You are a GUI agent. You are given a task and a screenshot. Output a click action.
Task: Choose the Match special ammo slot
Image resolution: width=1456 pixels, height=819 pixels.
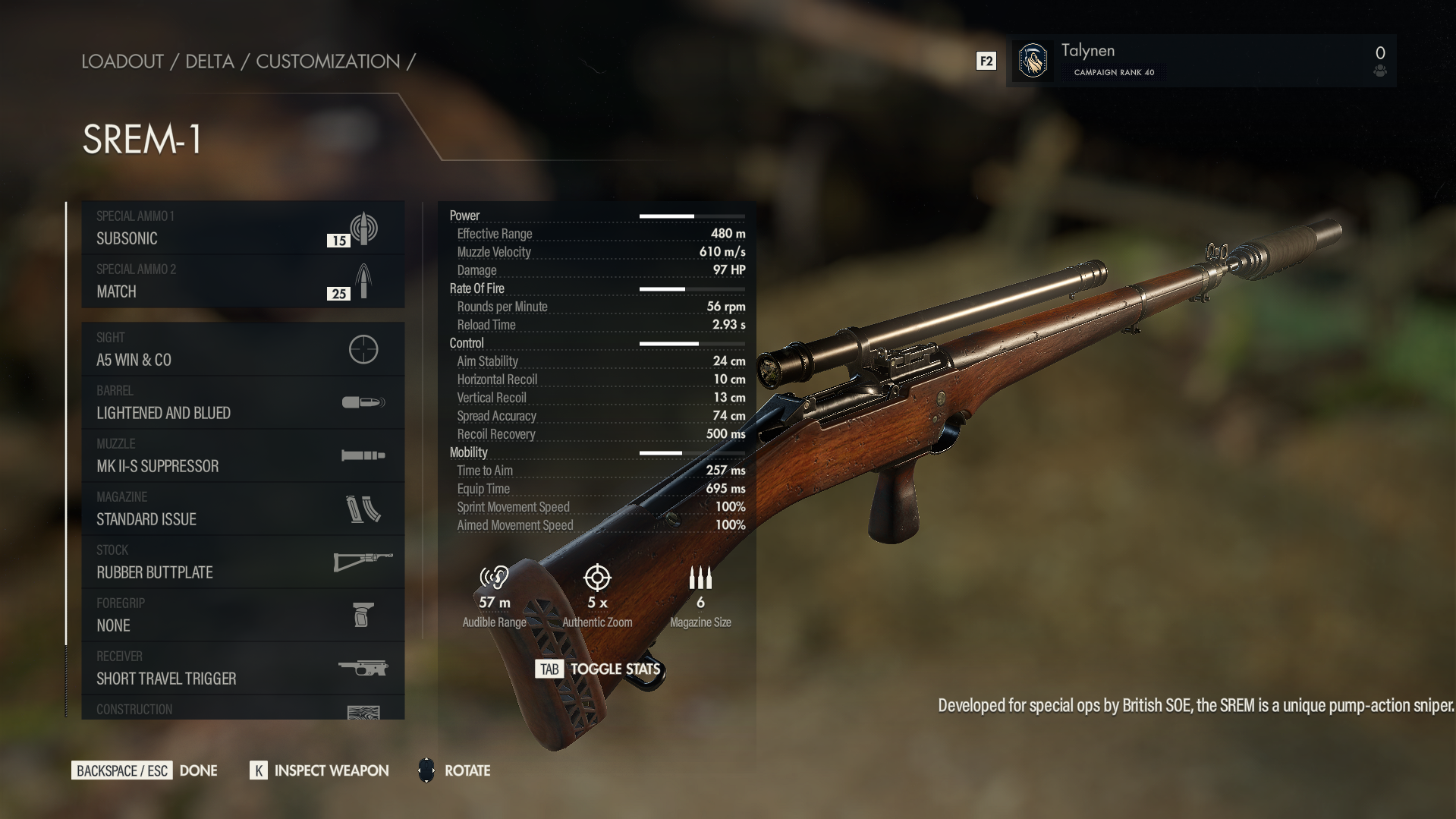pyautogui.click(x=243, y=281)
